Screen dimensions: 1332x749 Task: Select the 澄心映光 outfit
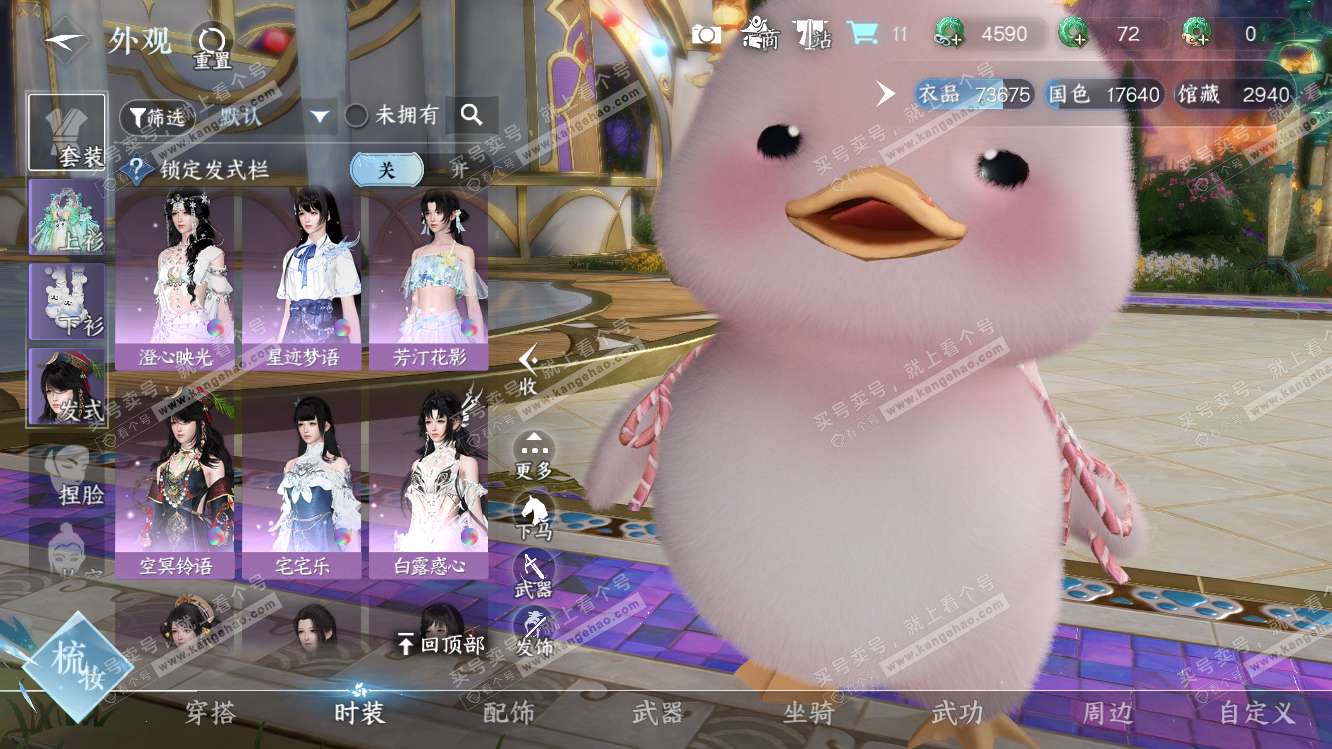click(175, 281)
